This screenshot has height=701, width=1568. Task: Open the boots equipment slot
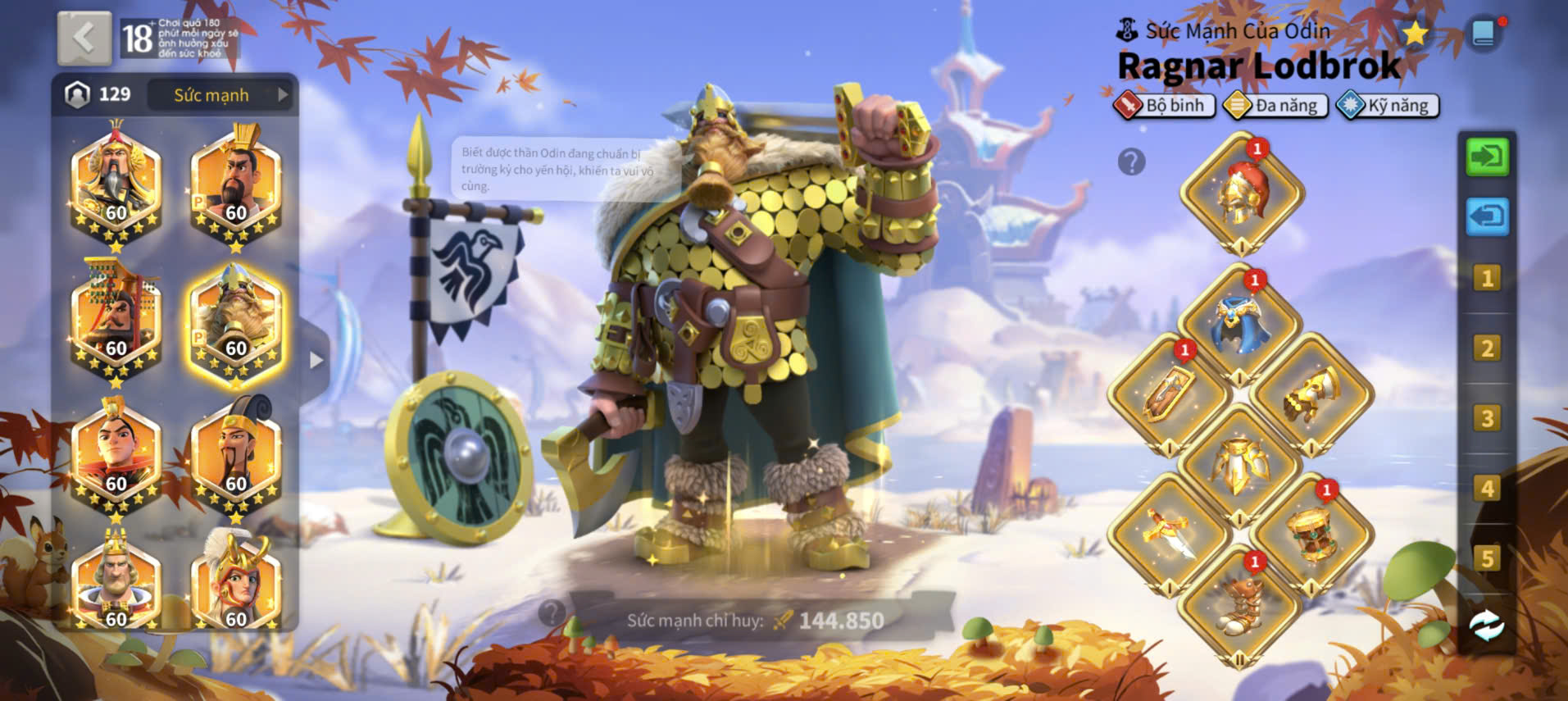tap(1239, 607)
